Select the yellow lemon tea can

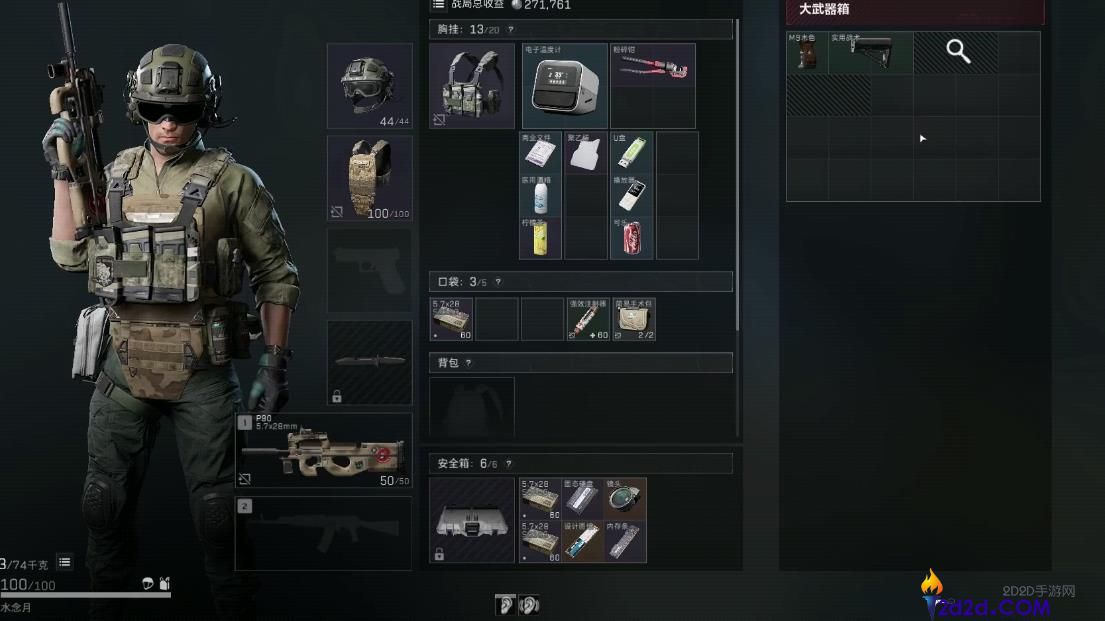pyautogui.click(x=541, y=238)
